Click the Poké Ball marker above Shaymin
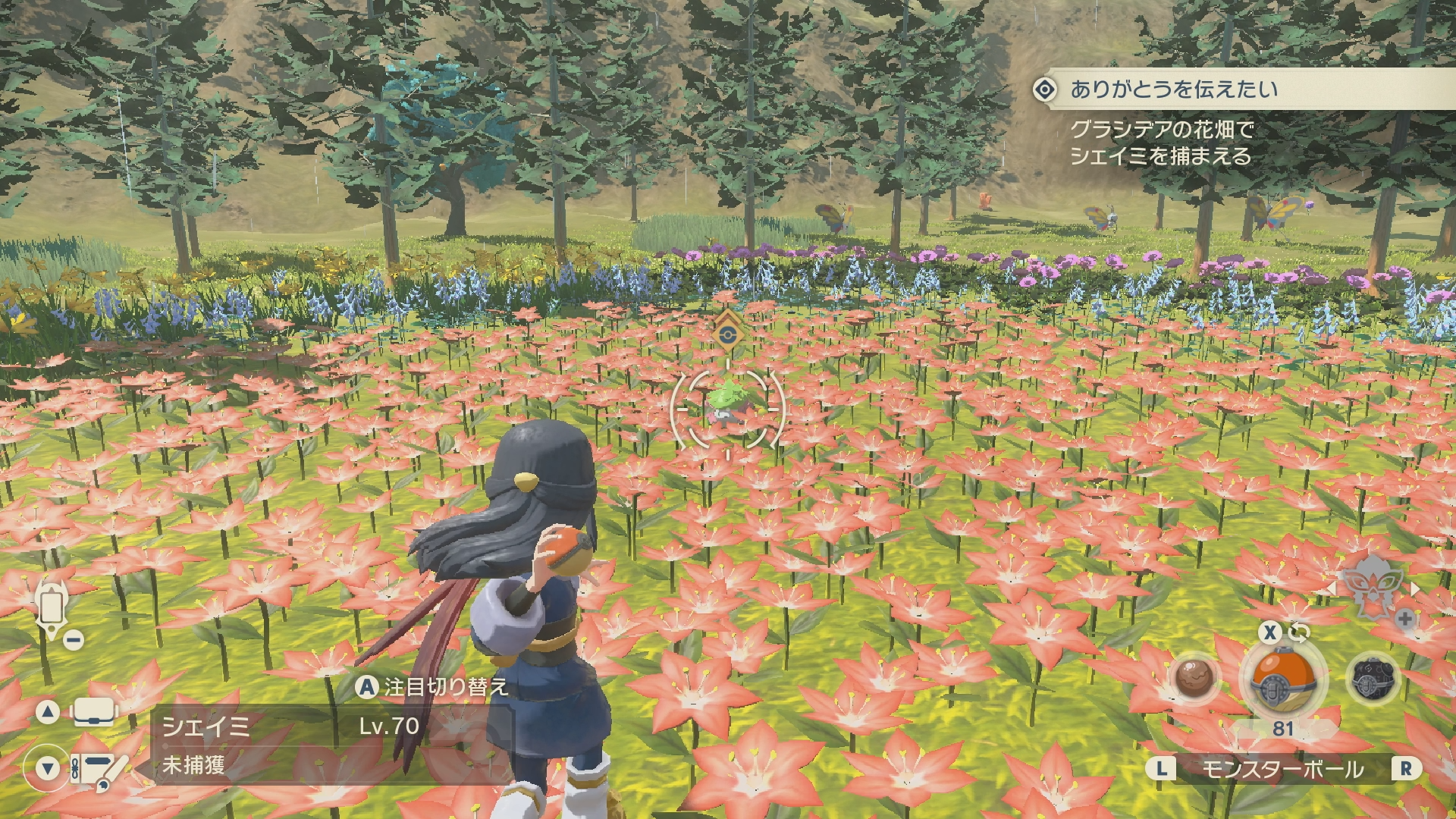 [727, 335]
